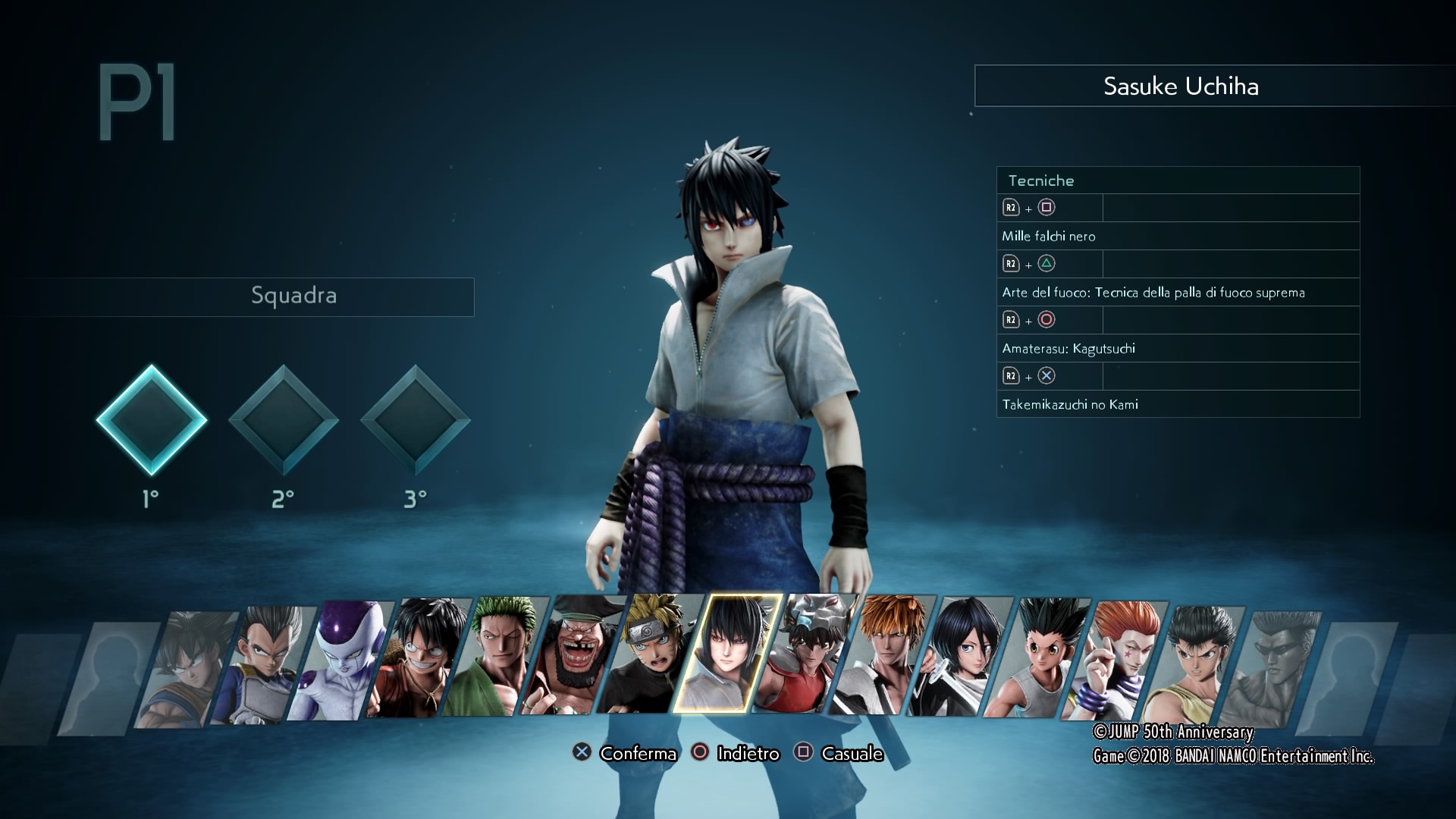Select the Takemikazuchi no Kami technique row
Image resolution: width=1456 pixels, height=819 pixels.
click(x=1178, y=404)
